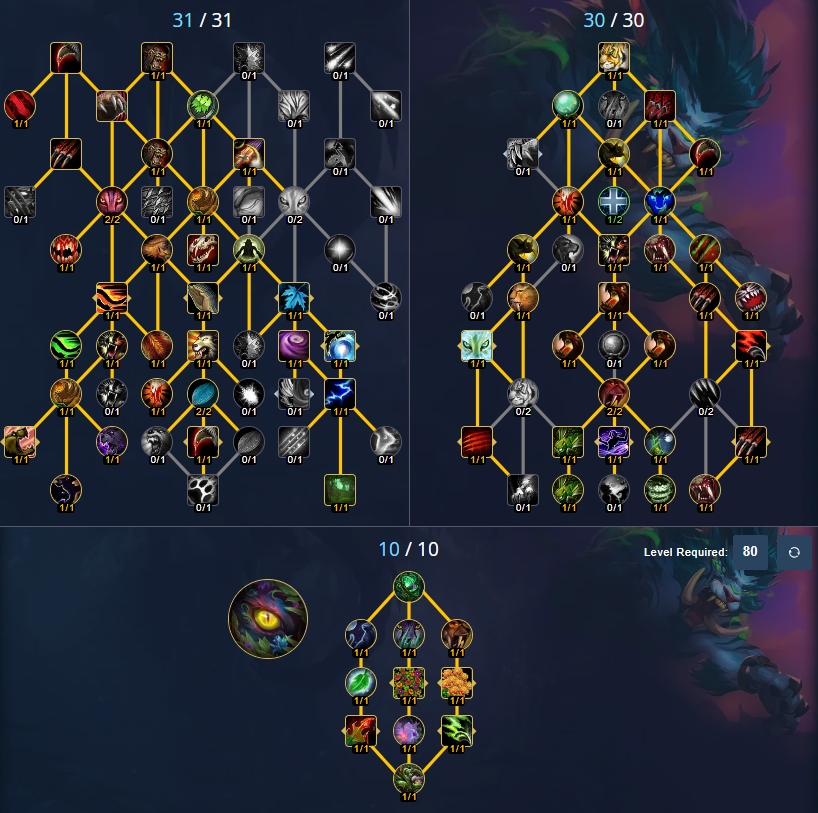Select the teal orb talent node
This screenshot has width=818, height=813.
click(x=568, y=105)
